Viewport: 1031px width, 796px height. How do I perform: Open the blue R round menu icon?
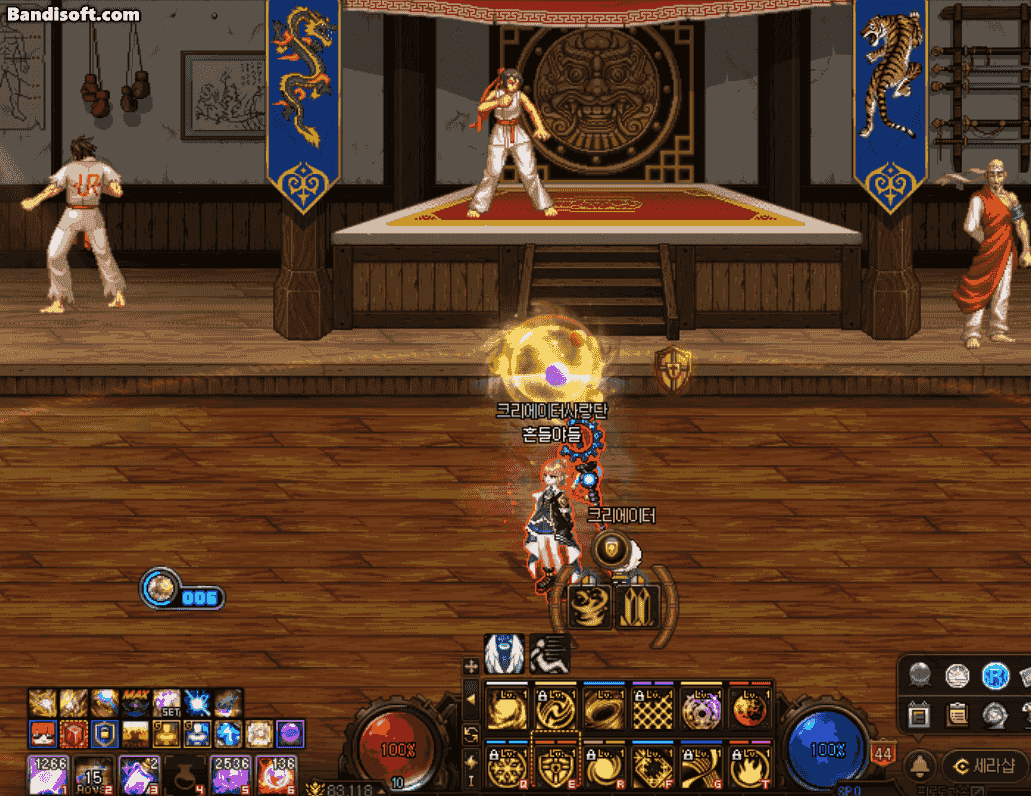994,676
